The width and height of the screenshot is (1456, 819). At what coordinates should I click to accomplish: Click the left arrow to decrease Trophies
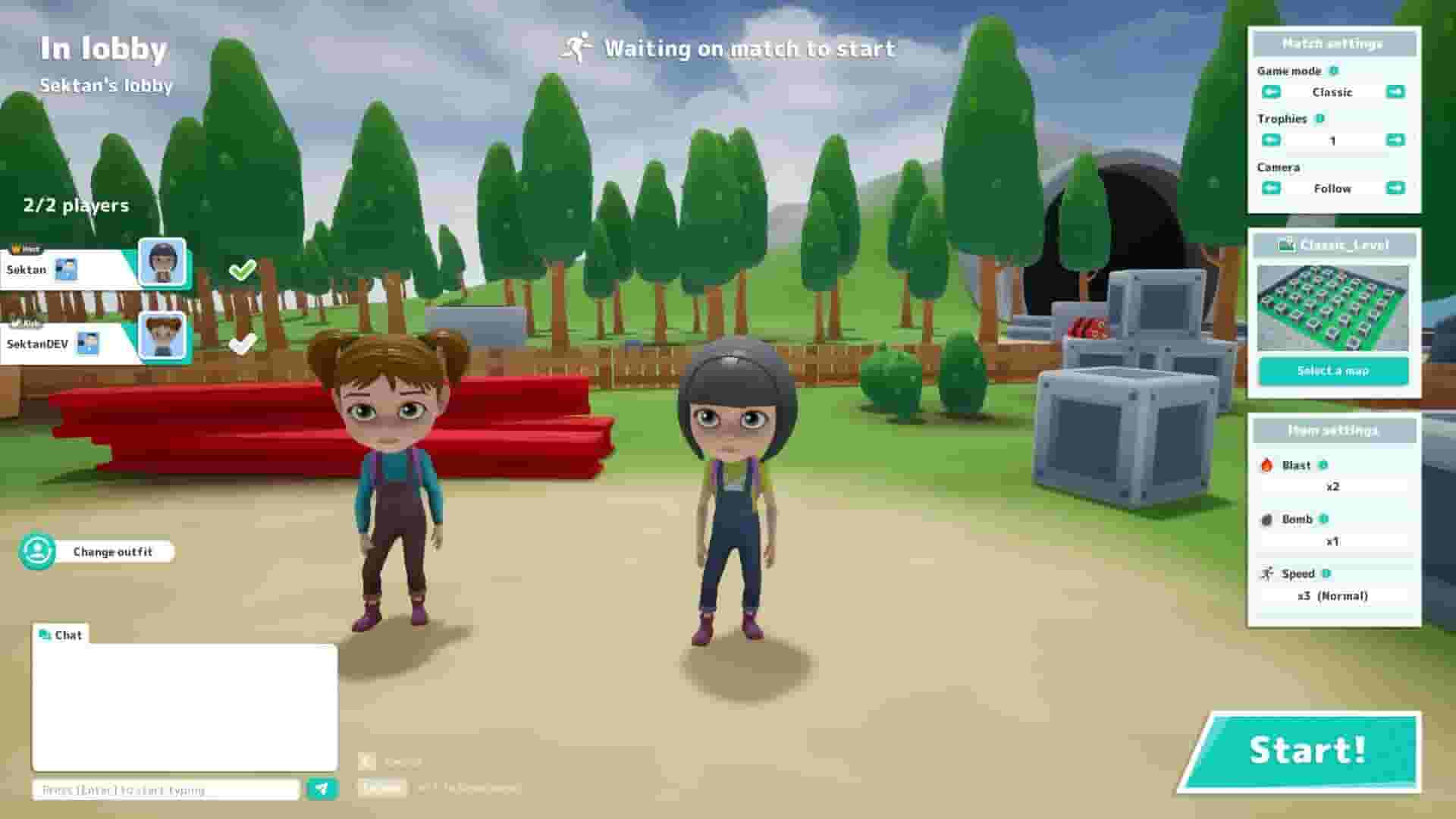tap(1270, 140)
